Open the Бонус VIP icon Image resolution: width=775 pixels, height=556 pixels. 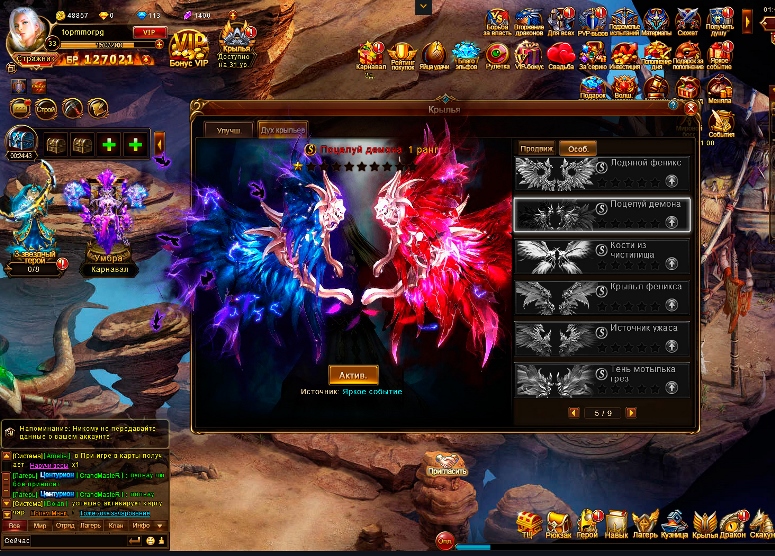(x=189, y=47)
